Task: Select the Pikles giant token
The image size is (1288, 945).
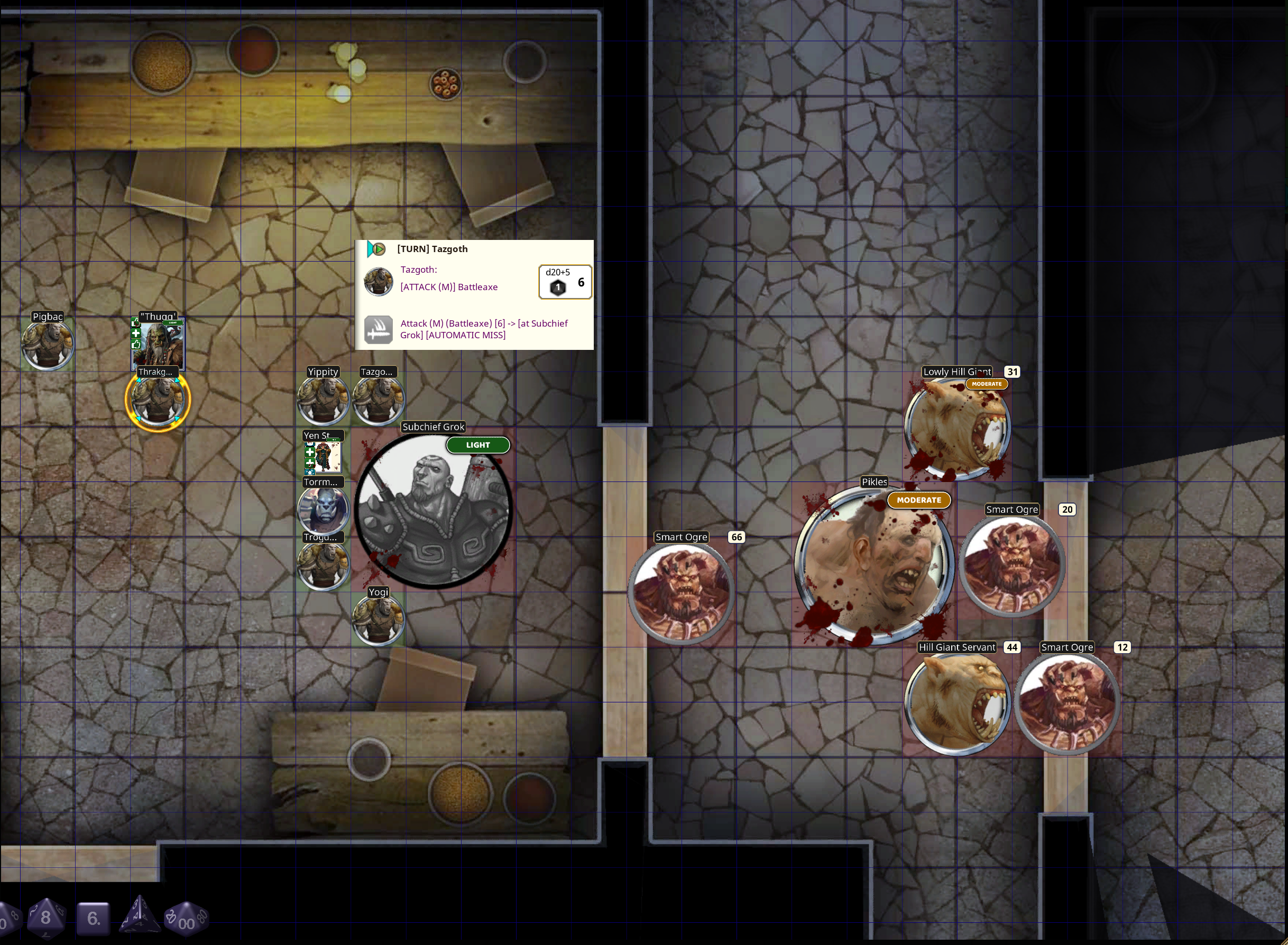Action: [x=873, y=565]
